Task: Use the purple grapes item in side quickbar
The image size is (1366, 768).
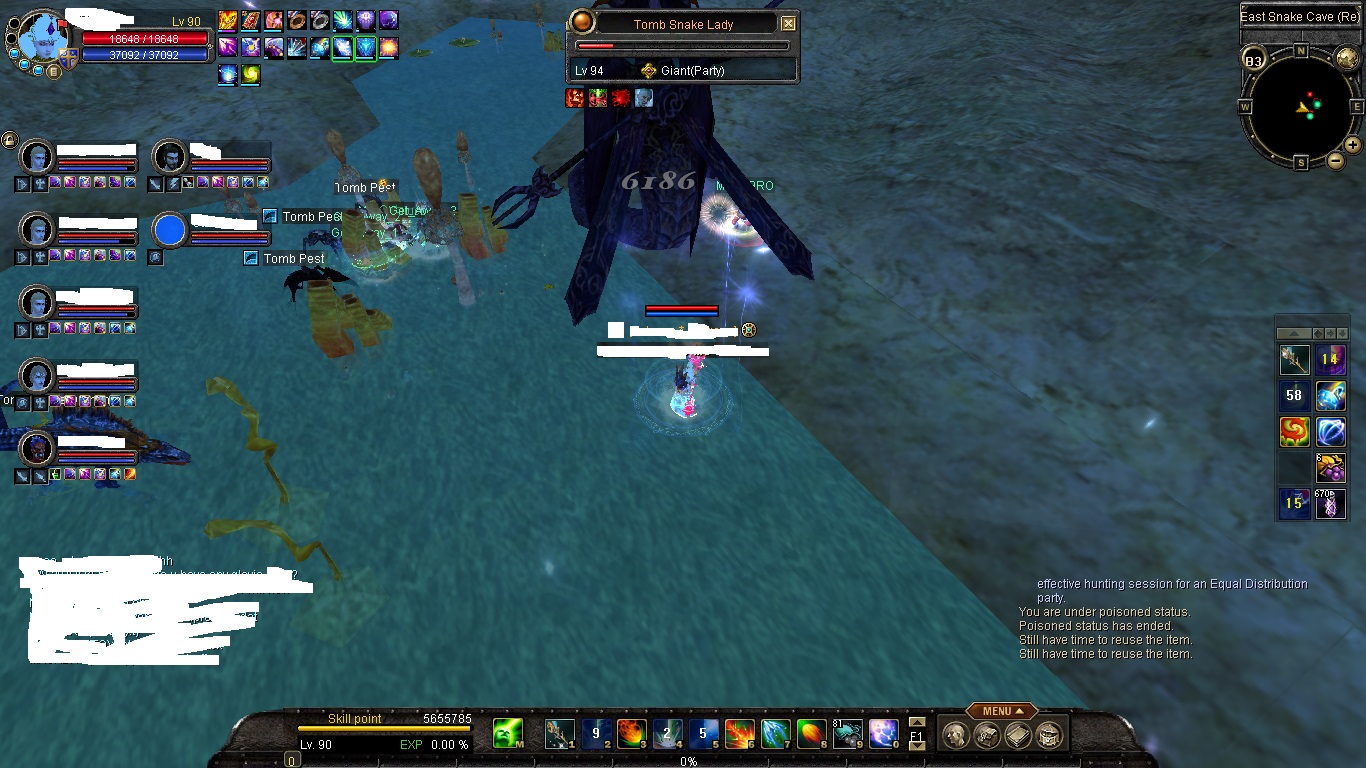Action: pyautogui.click(x=1330, y=468)
